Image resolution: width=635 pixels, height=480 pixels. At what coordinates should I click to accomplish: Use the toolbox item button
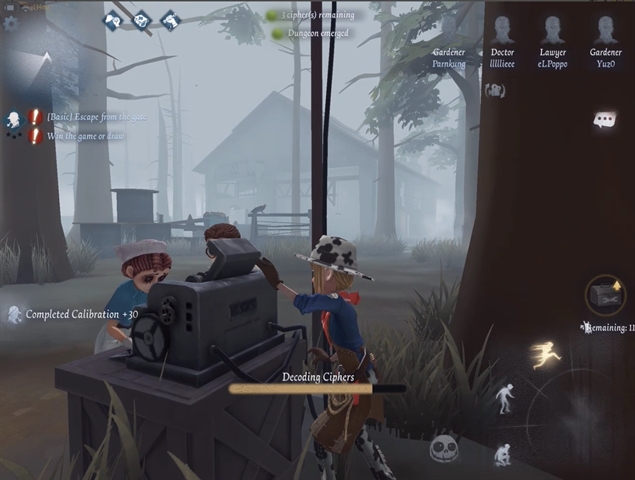(606, 295)
